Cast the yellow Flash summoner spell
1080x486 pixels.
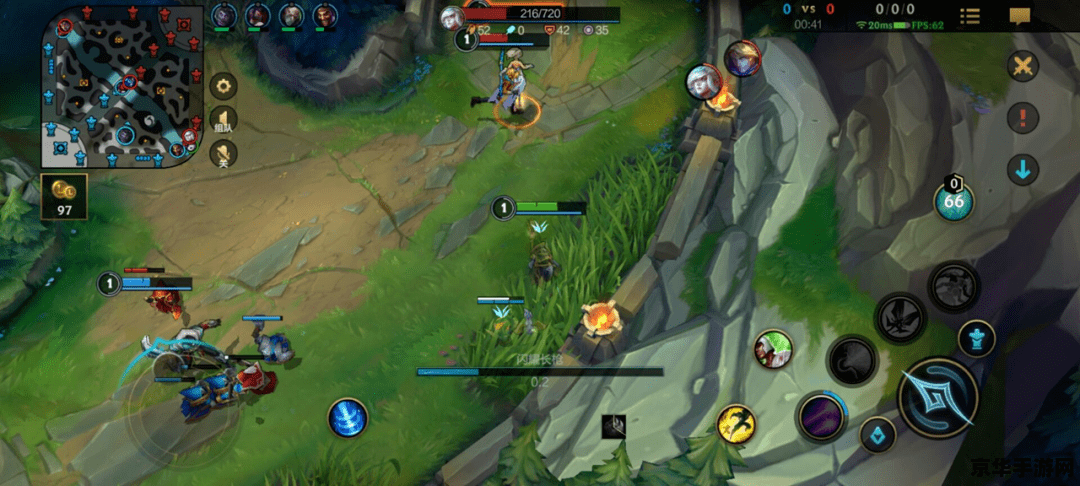[736, 424]
